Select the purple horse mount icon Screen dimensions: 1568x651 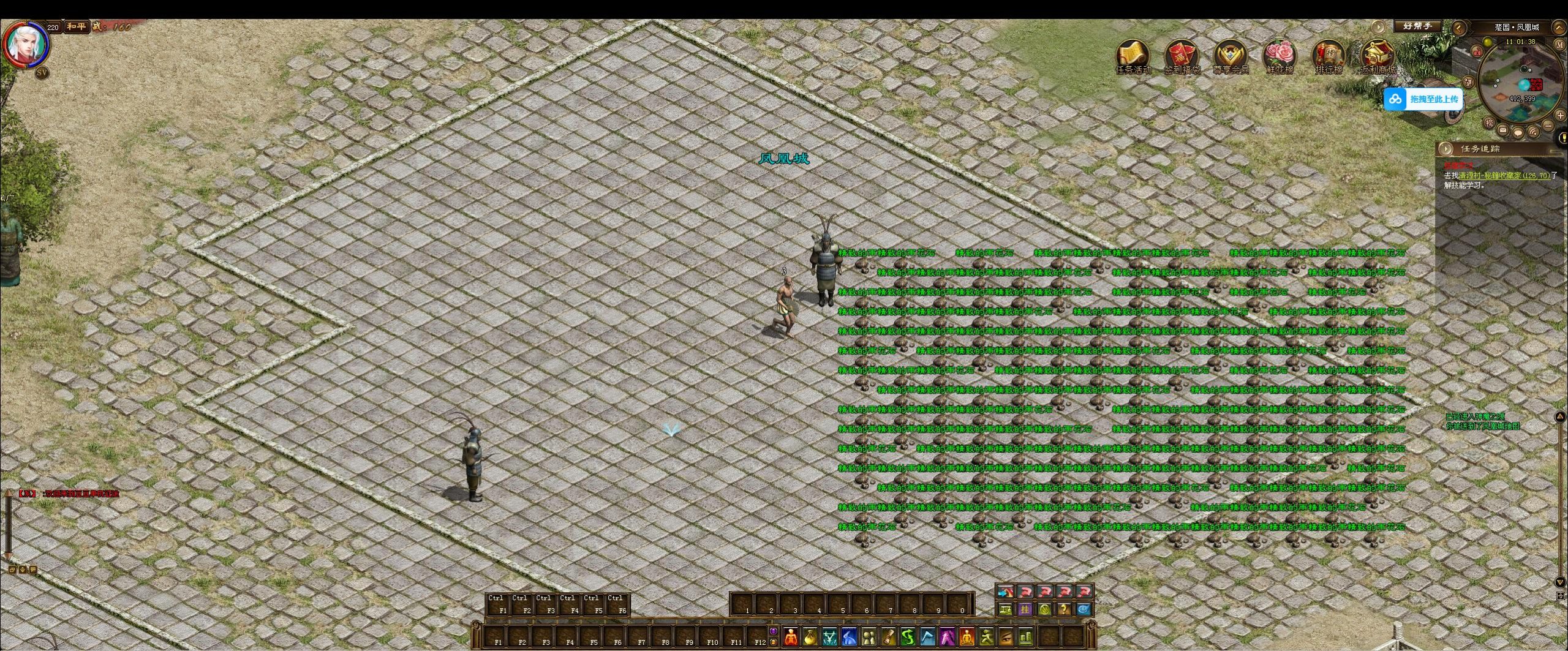click(947, 637)
